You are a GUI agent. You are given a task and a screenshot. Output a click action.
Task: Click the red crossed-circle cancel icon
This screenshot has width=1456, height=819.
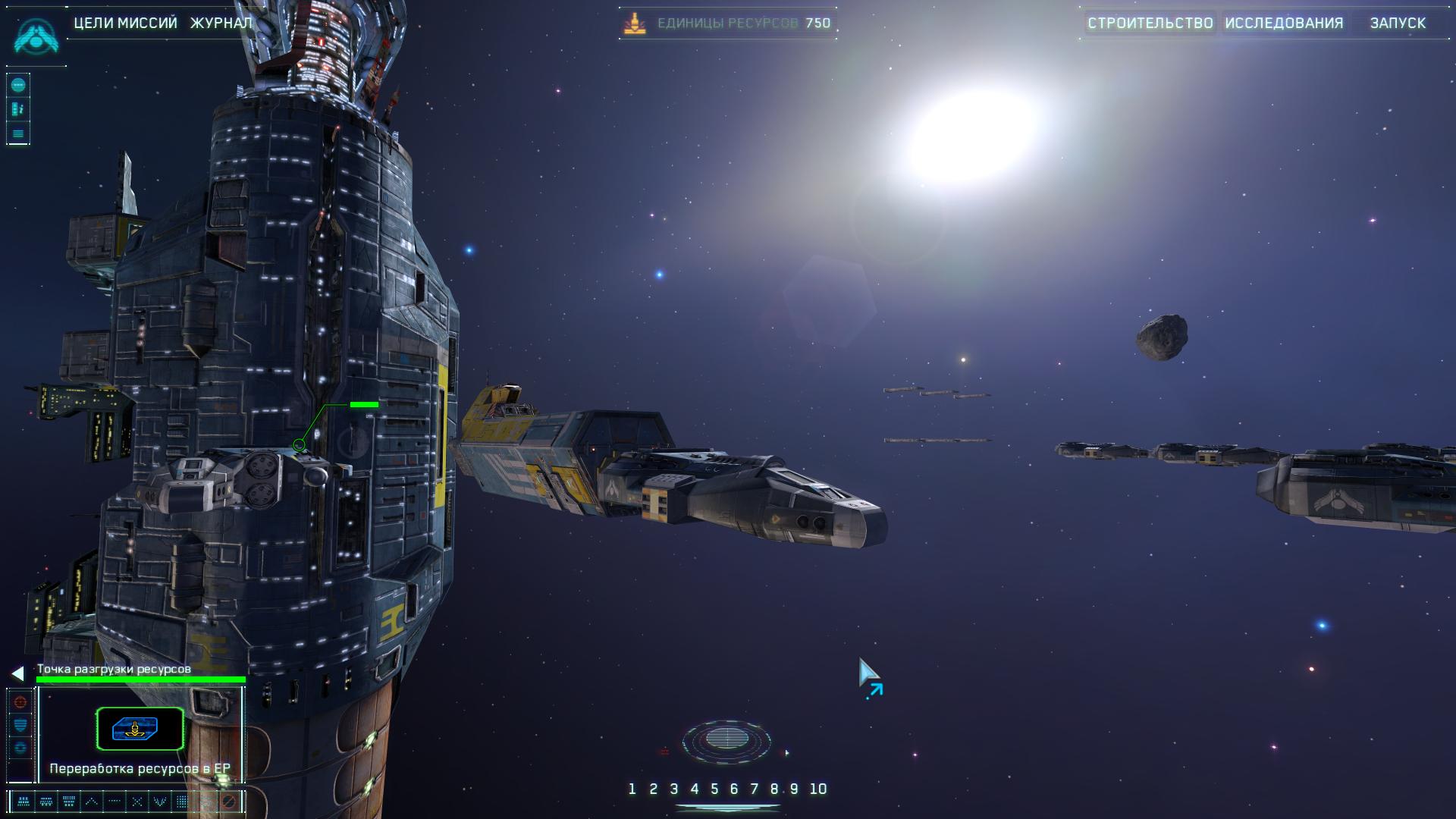tap(228, 801)
